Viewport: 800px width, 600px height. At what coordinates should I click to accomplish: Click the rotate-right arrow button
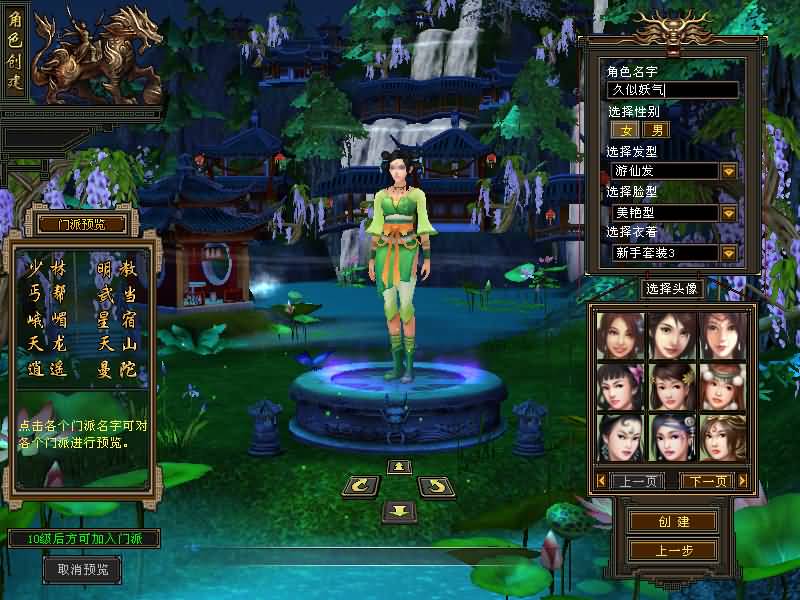tap(436, 487)
